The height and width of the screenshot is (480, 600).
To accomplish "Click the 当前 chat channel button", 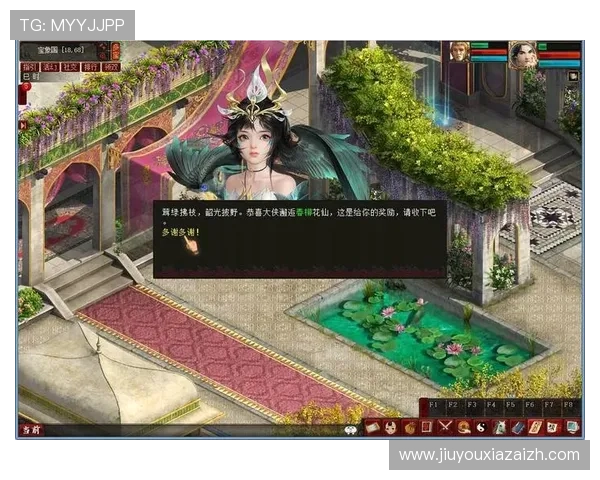I will pos(31,430).
